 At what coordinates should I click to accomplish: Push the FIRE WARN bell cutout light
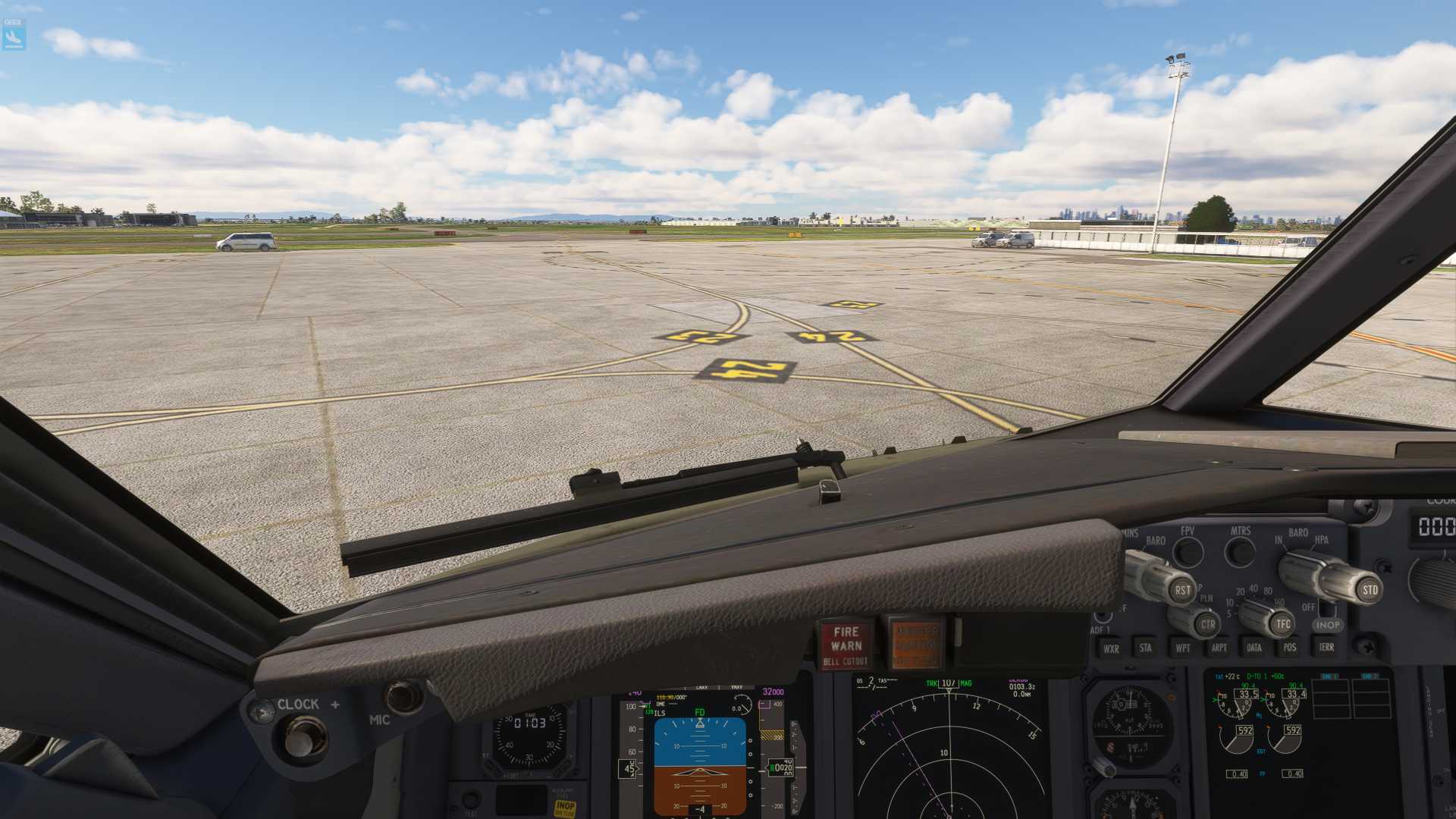(x=846, y=645)
